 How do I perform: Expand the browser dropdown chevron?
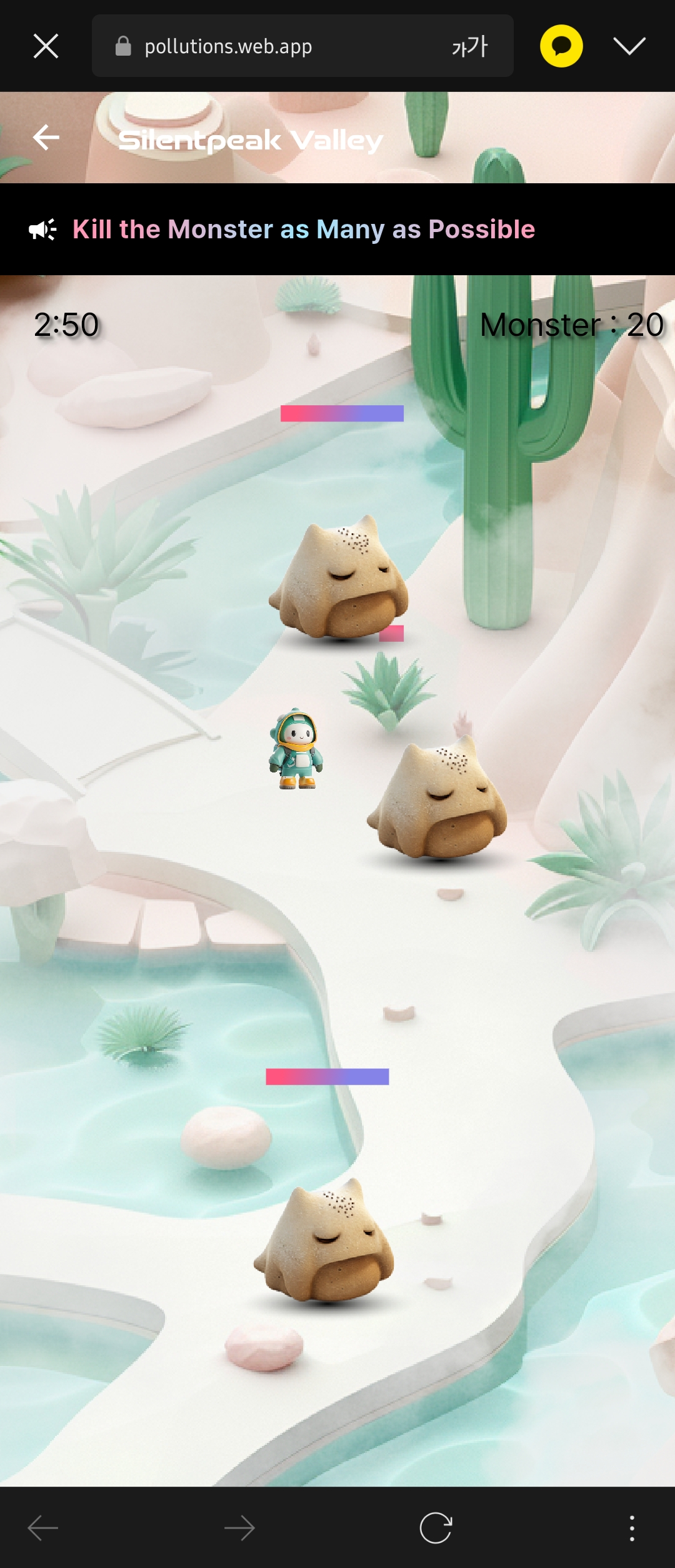(629, 46)
